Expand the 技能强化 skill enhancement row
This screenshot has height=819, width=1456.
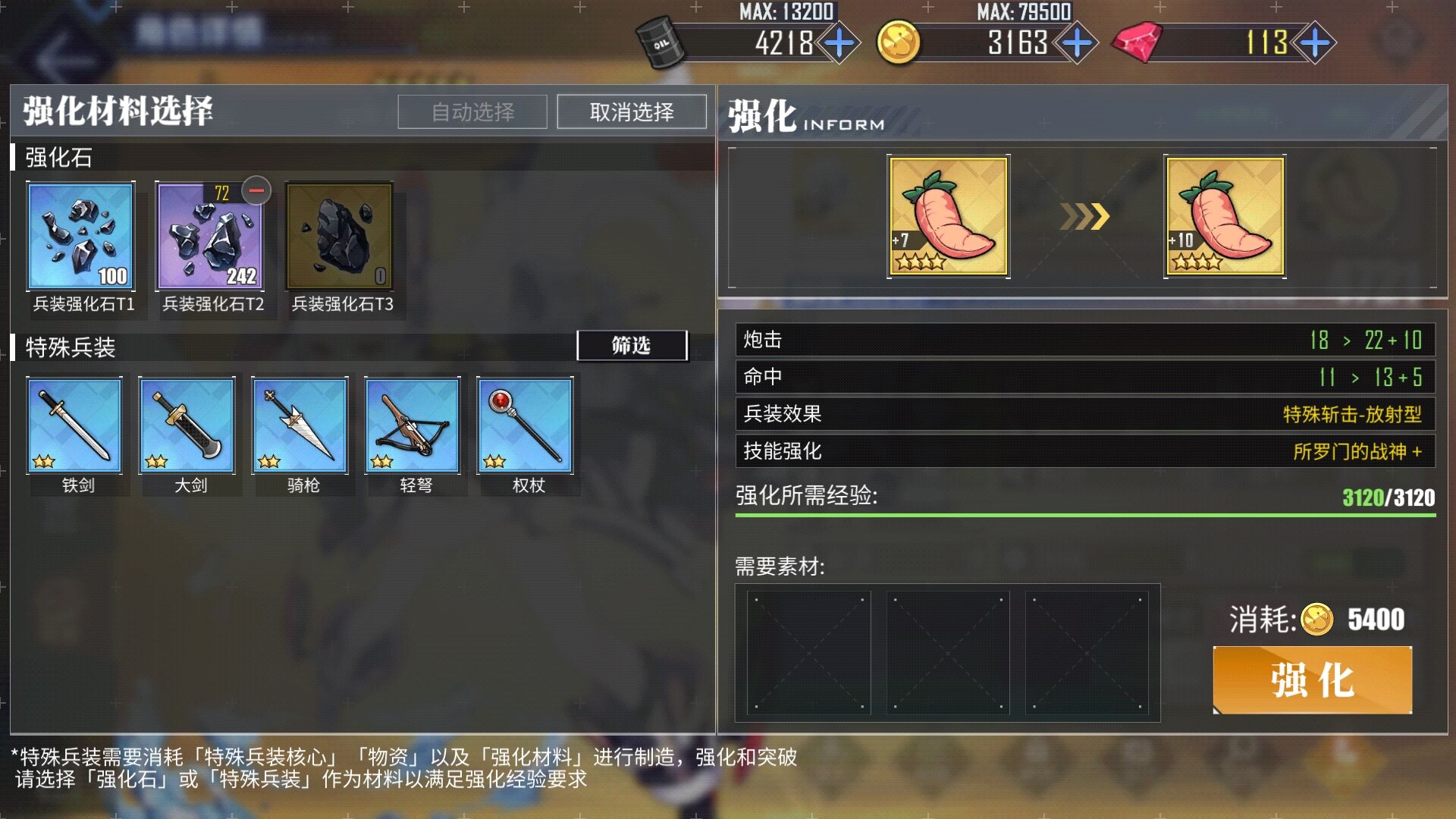(x=1081, y=451)
